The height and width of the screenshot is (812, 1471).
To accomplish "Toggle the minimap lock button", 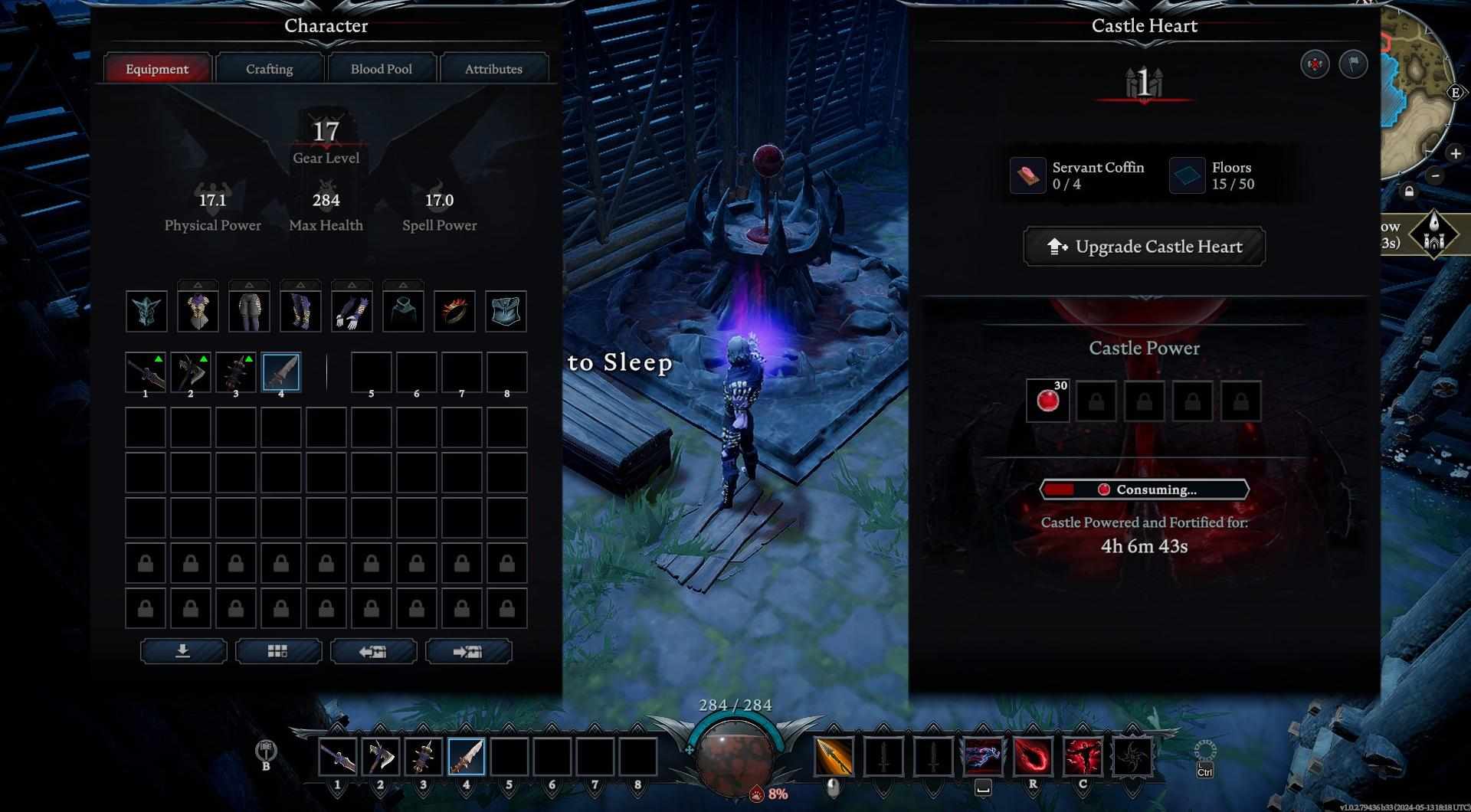I will 1409,192.
